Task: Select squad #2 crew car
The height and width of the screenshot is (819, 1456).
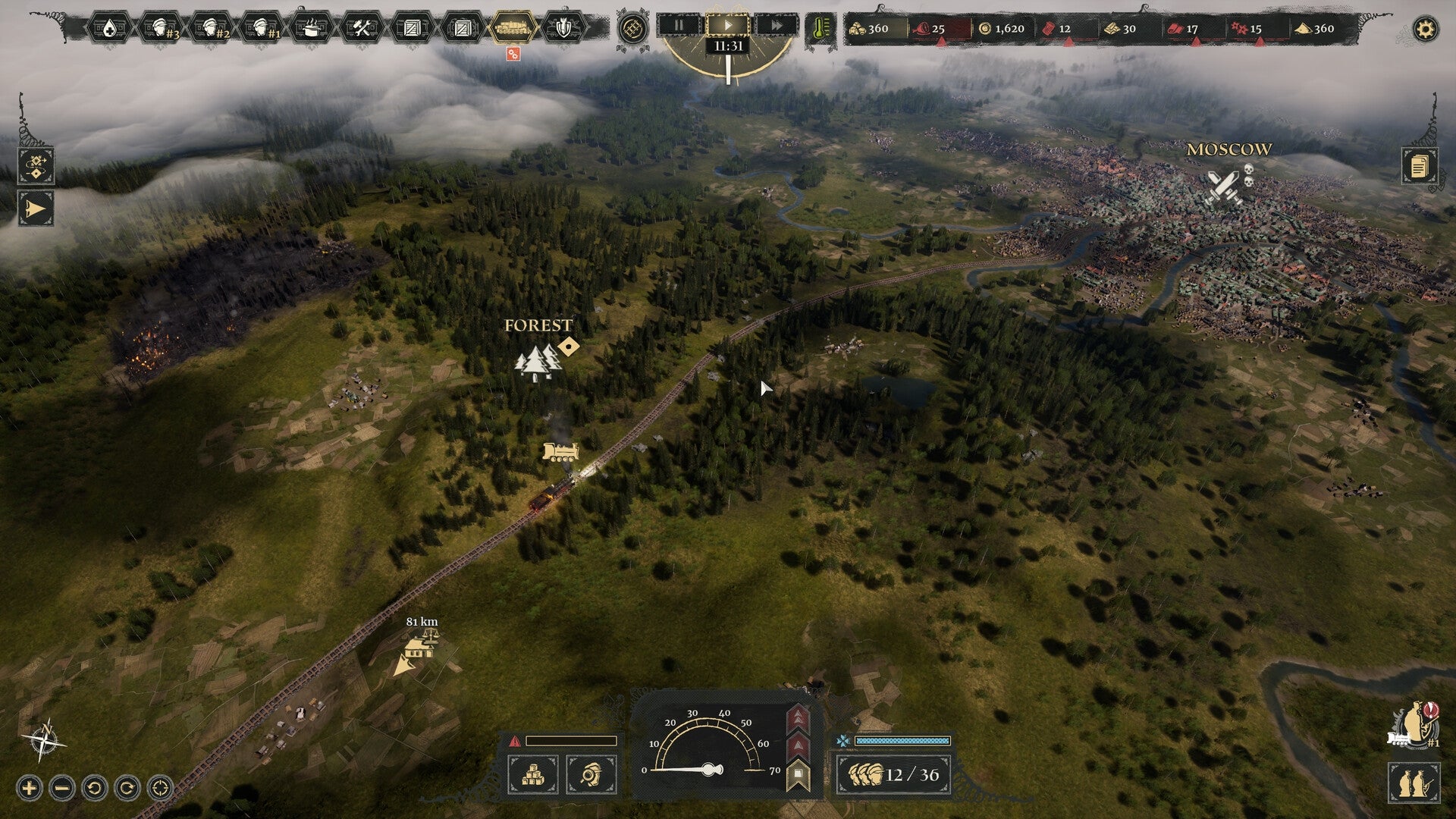Action: click(211, 29)
